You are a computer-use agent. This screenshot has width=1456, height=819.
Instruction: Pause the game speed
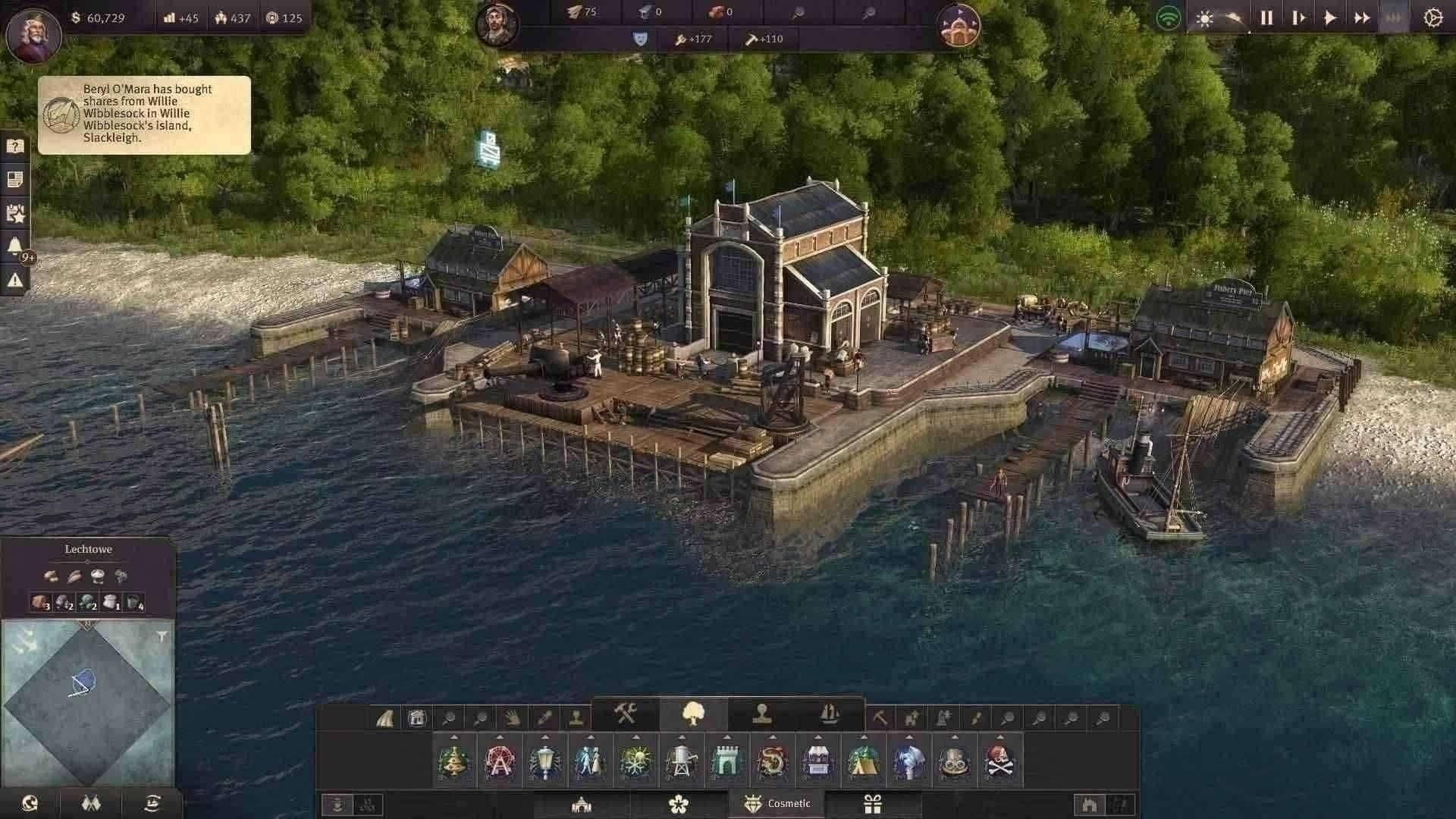(x=1266, y=18)
